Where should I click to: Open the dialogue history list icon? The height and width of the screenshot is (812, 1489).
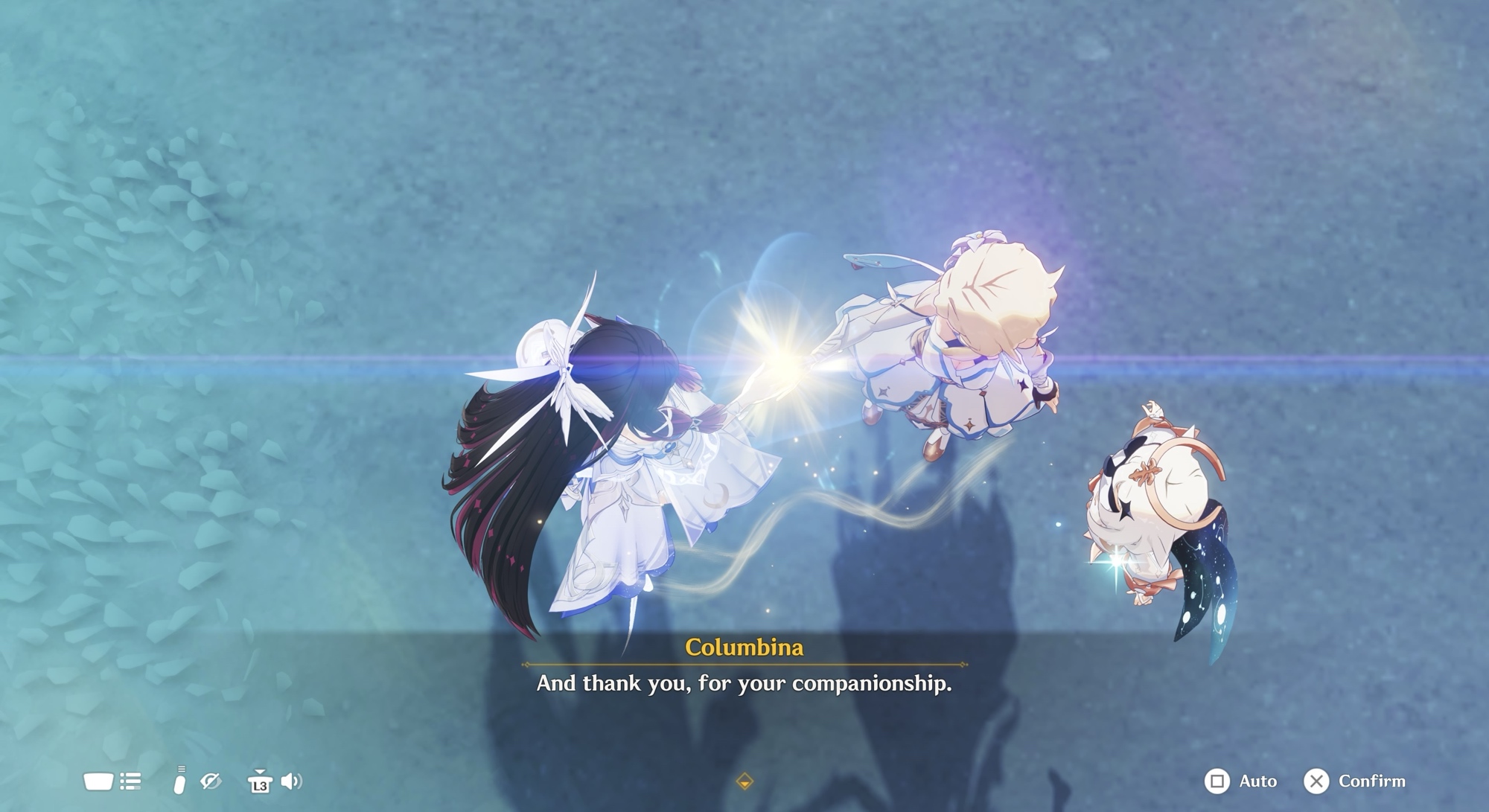[x=130, y=781]
